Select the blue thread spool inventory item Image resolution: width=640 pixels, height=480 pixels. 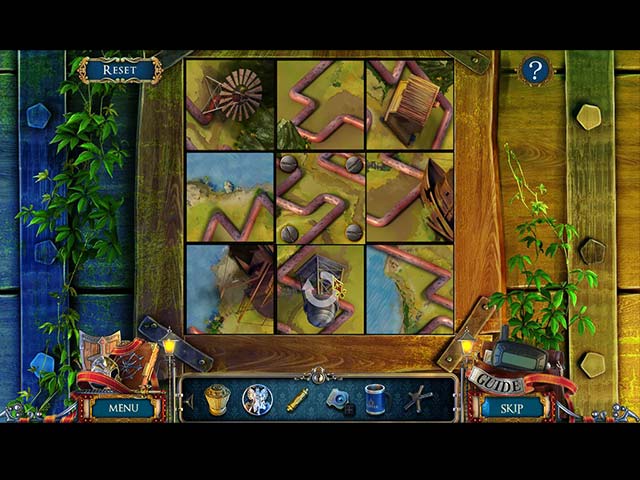tap(375, 399)
